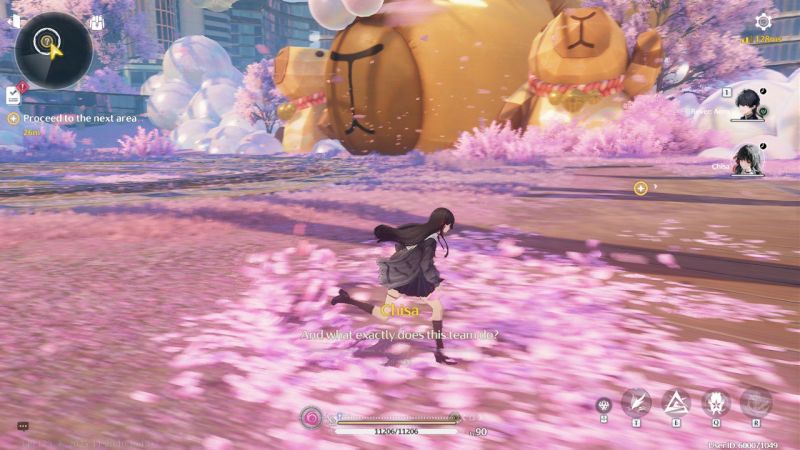Switch to the black-haired Rover party member

tap(747, 104)
